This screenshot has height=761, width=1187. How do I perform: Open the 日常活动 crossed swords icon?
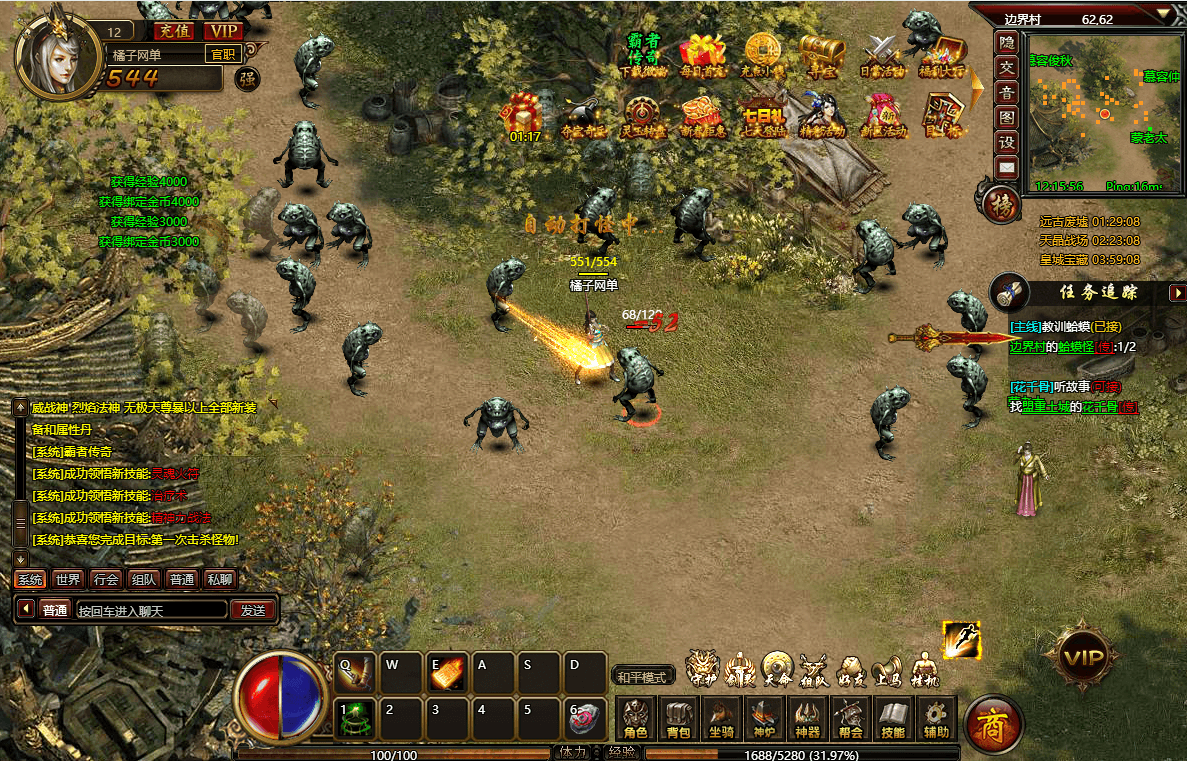click(x=882, y=54)
